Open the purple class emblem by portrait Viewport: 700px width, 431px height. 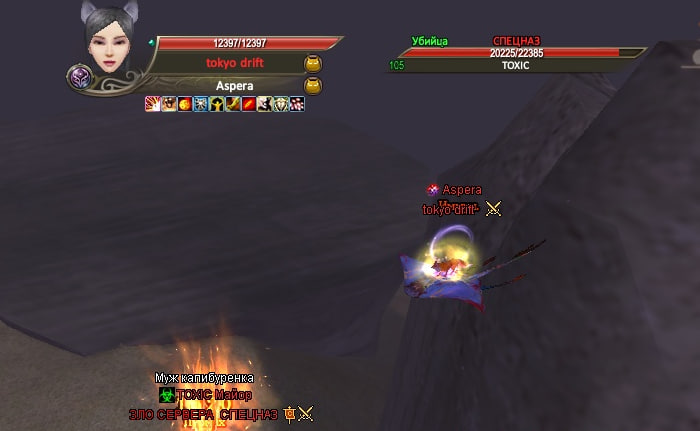pyautogui.click(x=79, y=77)
